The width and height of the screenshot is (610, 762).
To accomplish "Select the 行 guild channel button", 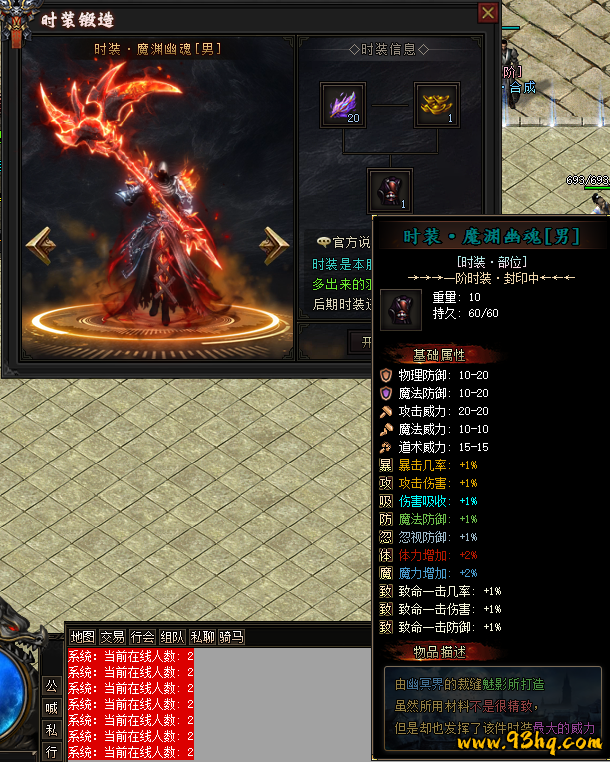I will pyautogui.click(x=51, y=752).
